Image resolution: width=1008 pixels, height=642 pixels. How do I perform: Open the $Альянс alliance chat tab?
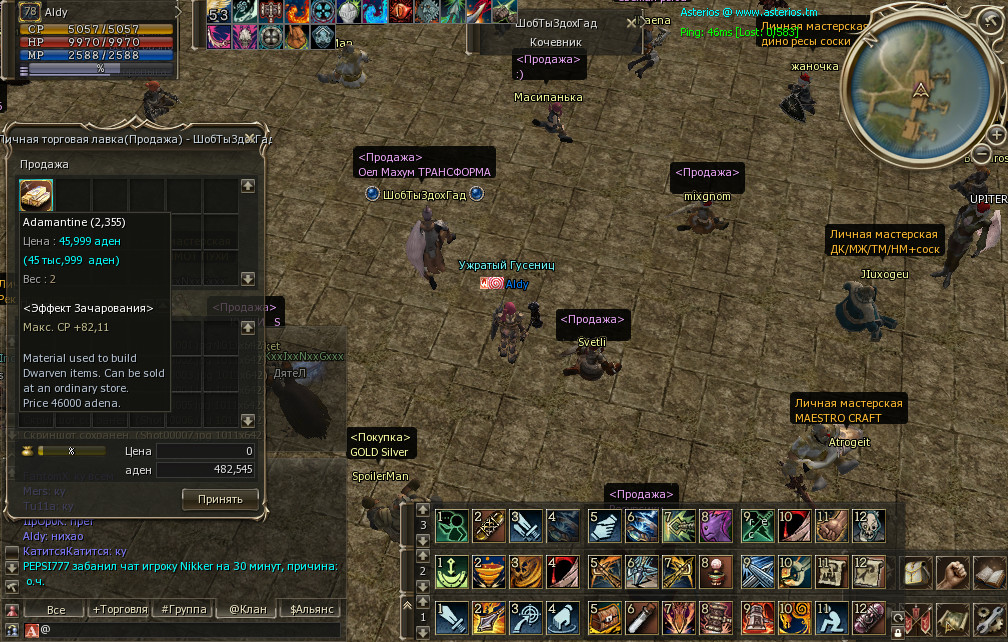click(310, 609)
